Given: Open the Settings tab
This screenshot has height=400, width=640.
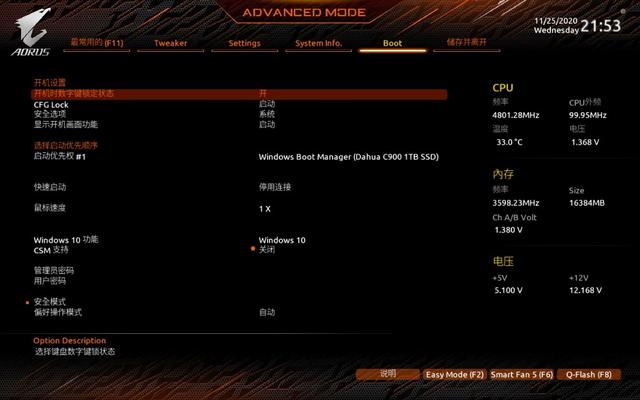Looking at the screenshot, I should tap(244, 43).
